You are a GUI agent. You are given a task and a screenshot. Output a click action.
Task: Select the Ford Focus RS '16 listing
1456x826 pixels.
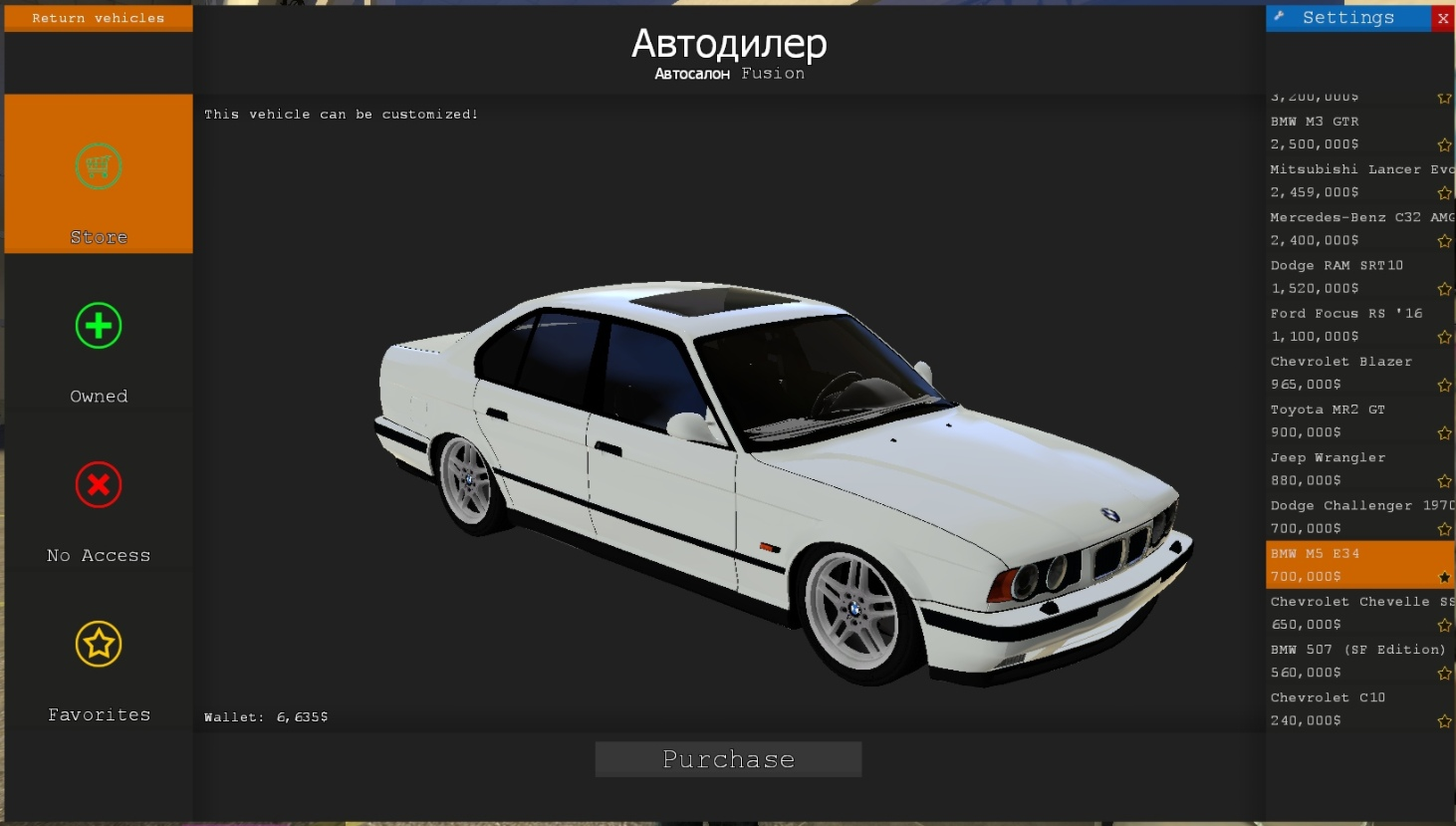click(1344, 324)
